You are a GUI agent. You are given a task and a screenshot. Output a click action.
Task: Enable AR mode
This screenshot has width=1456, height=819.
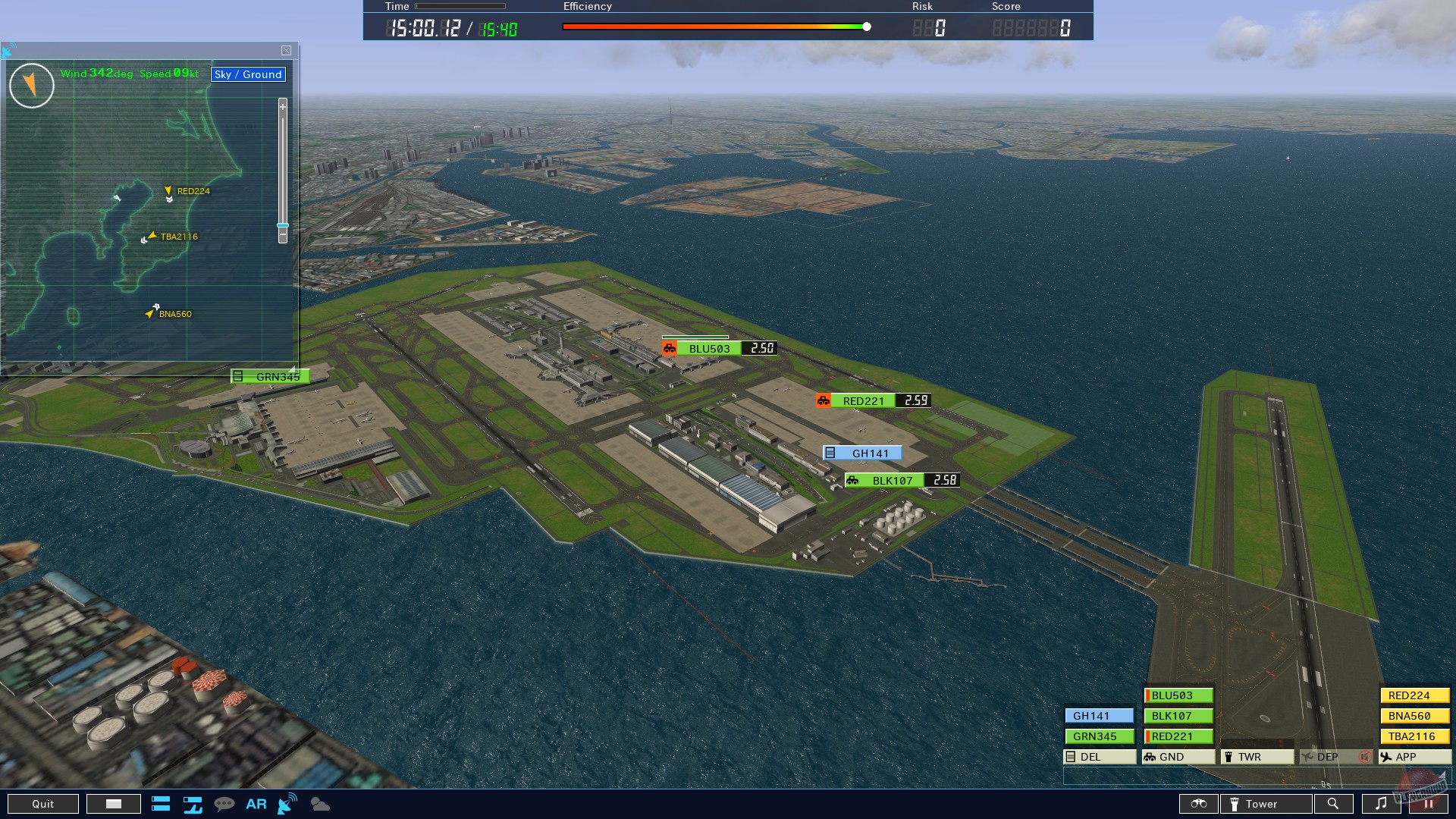(256, 804)
